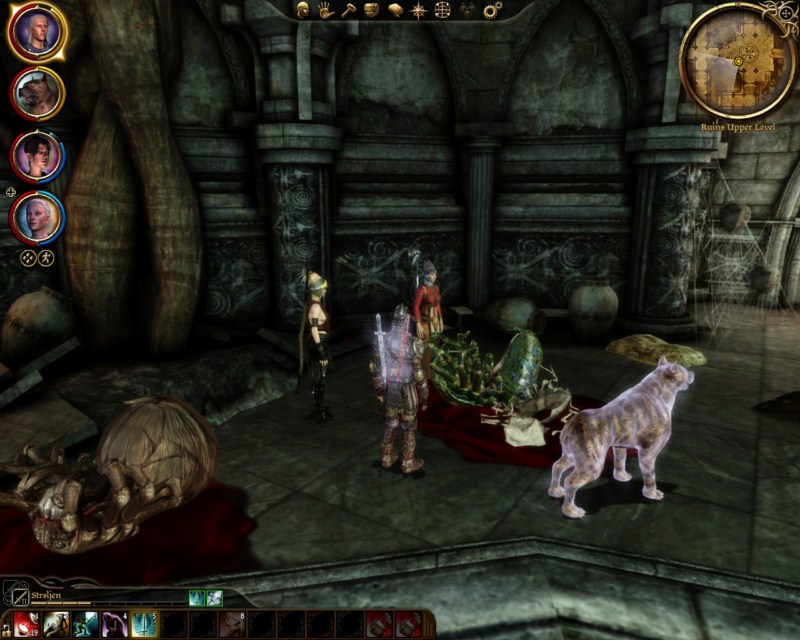
Task: Open the journal book icon
Action: click(x=394, y=9)
